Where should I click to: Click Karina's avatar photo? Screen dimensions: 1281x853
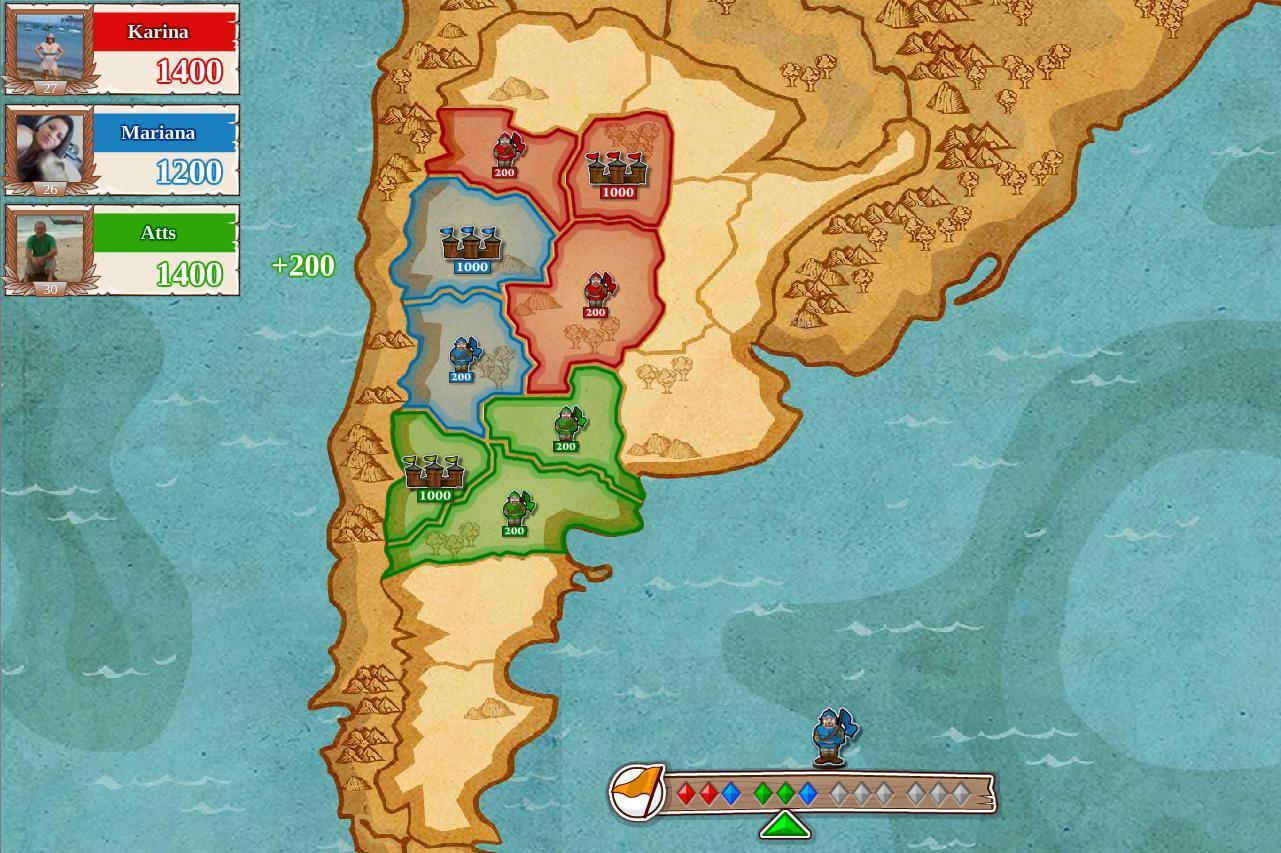pyautogui.click(x=49, y=44)
